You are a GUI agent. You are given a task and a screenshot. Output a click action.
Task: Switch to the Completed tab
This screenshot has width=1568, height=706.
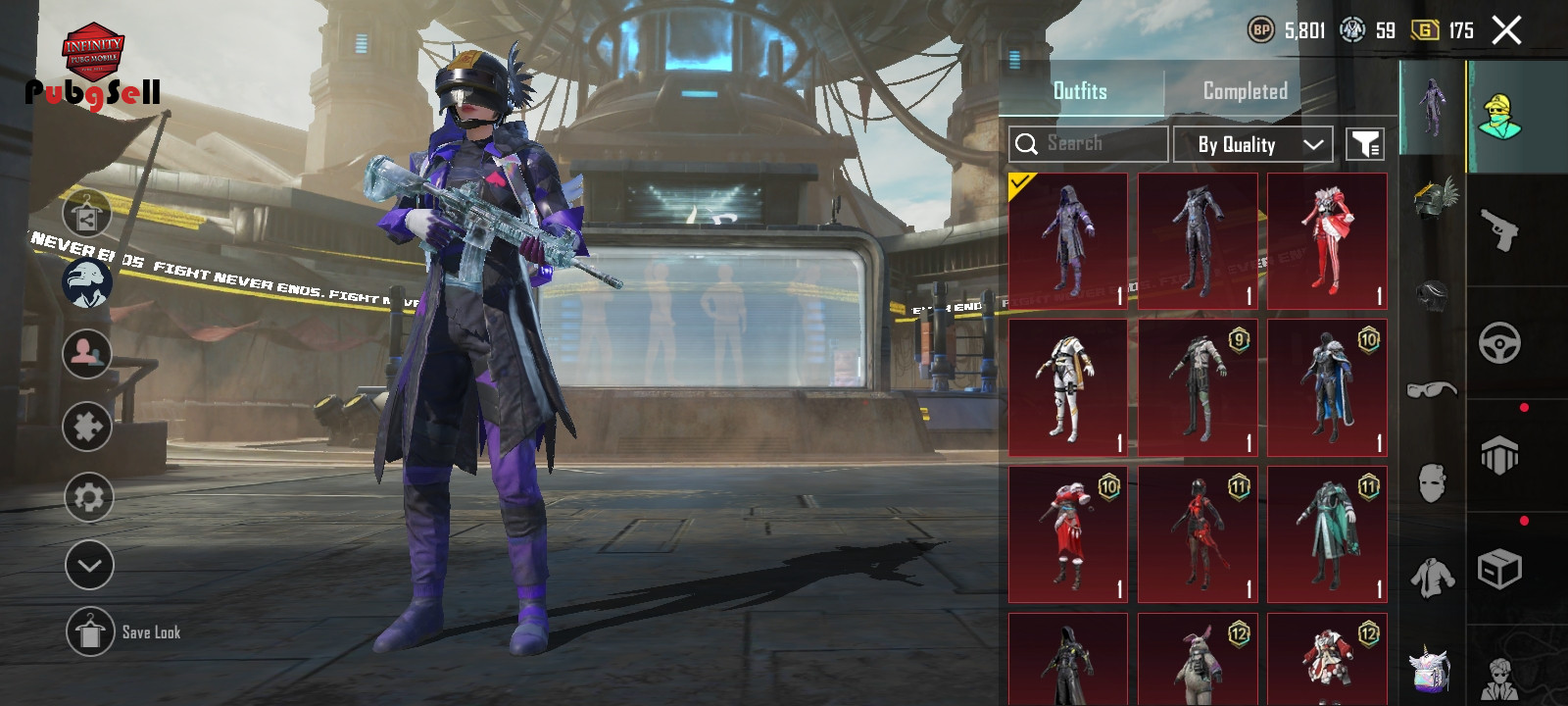point(1245,91)
